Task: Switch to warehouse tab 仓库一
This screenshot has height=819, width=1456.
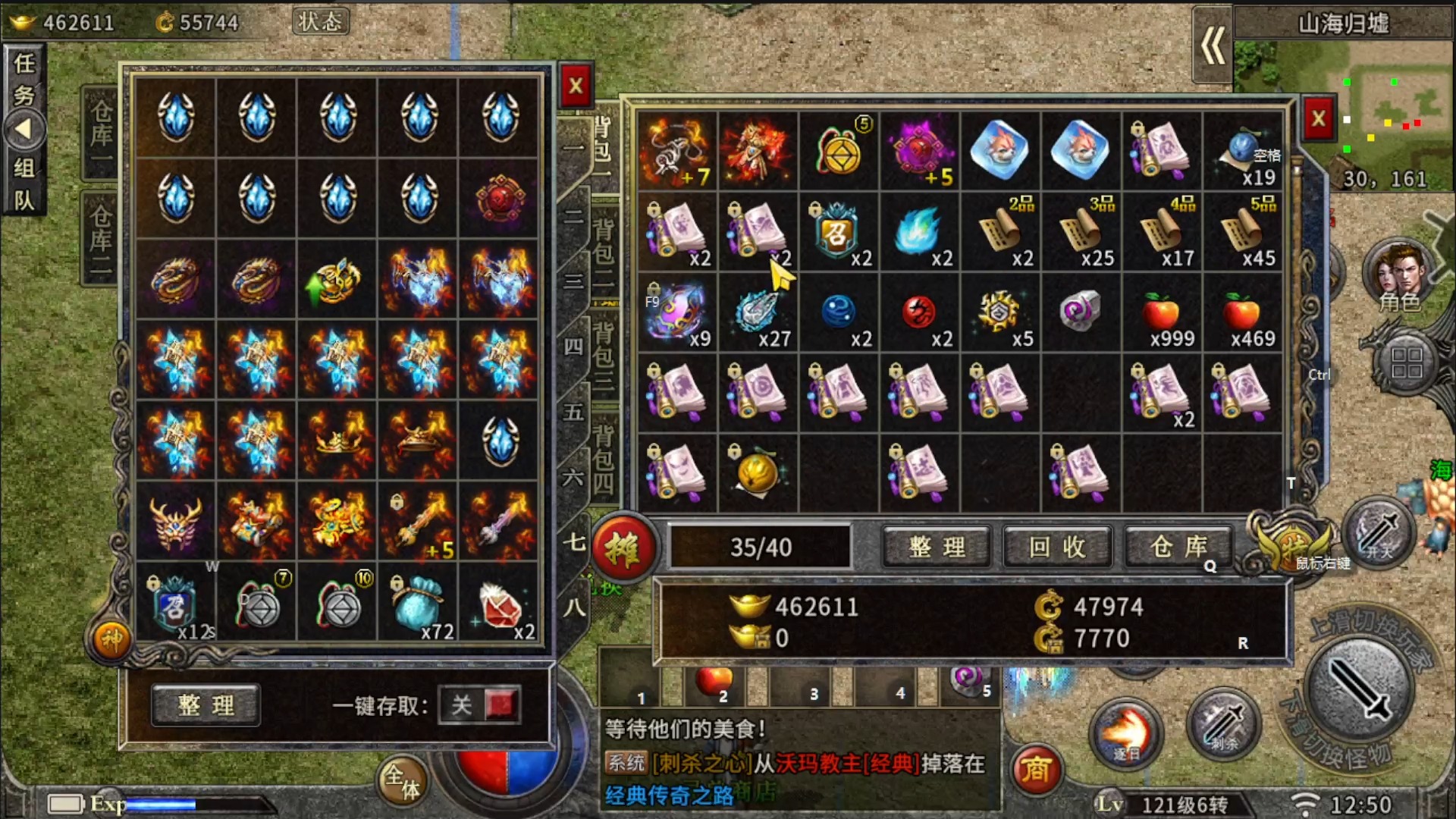Action: coord(101,134)
